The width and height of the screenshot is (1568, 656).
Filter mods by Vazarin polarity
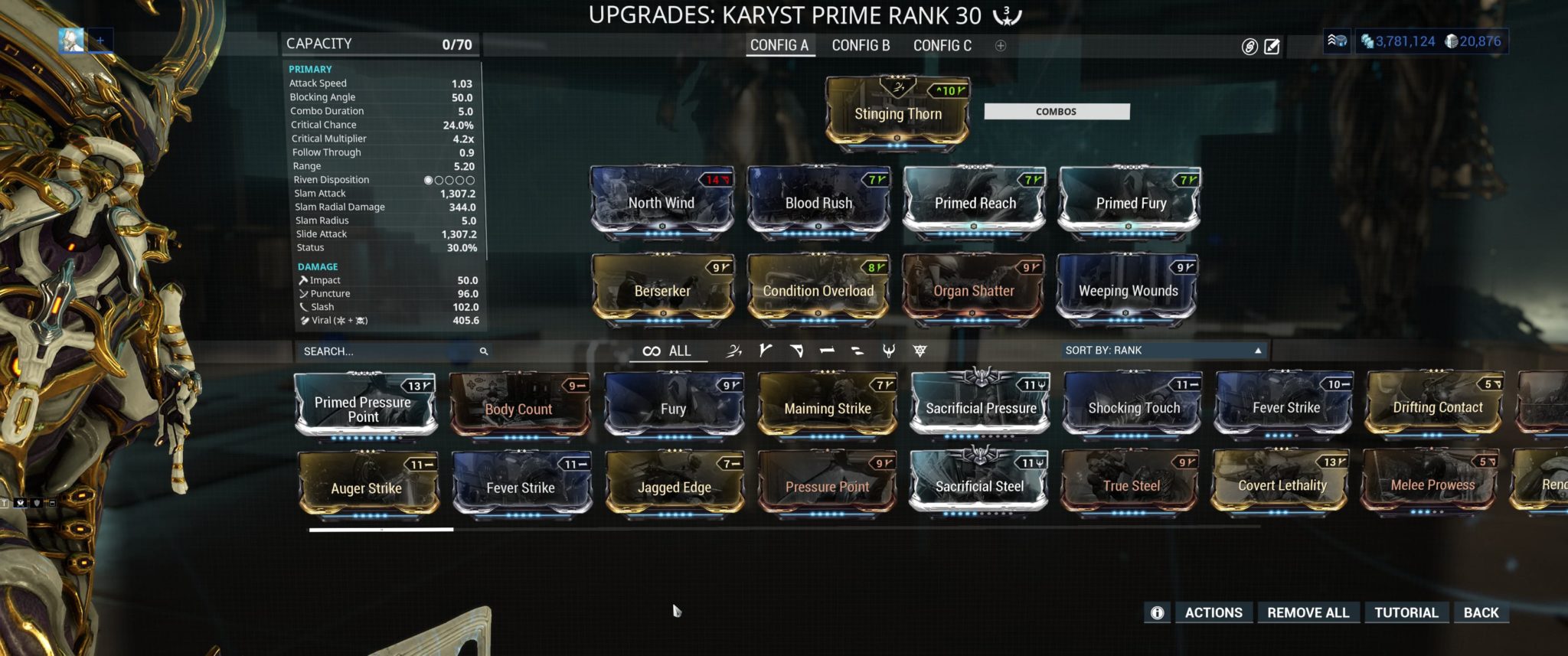[796, 351]
